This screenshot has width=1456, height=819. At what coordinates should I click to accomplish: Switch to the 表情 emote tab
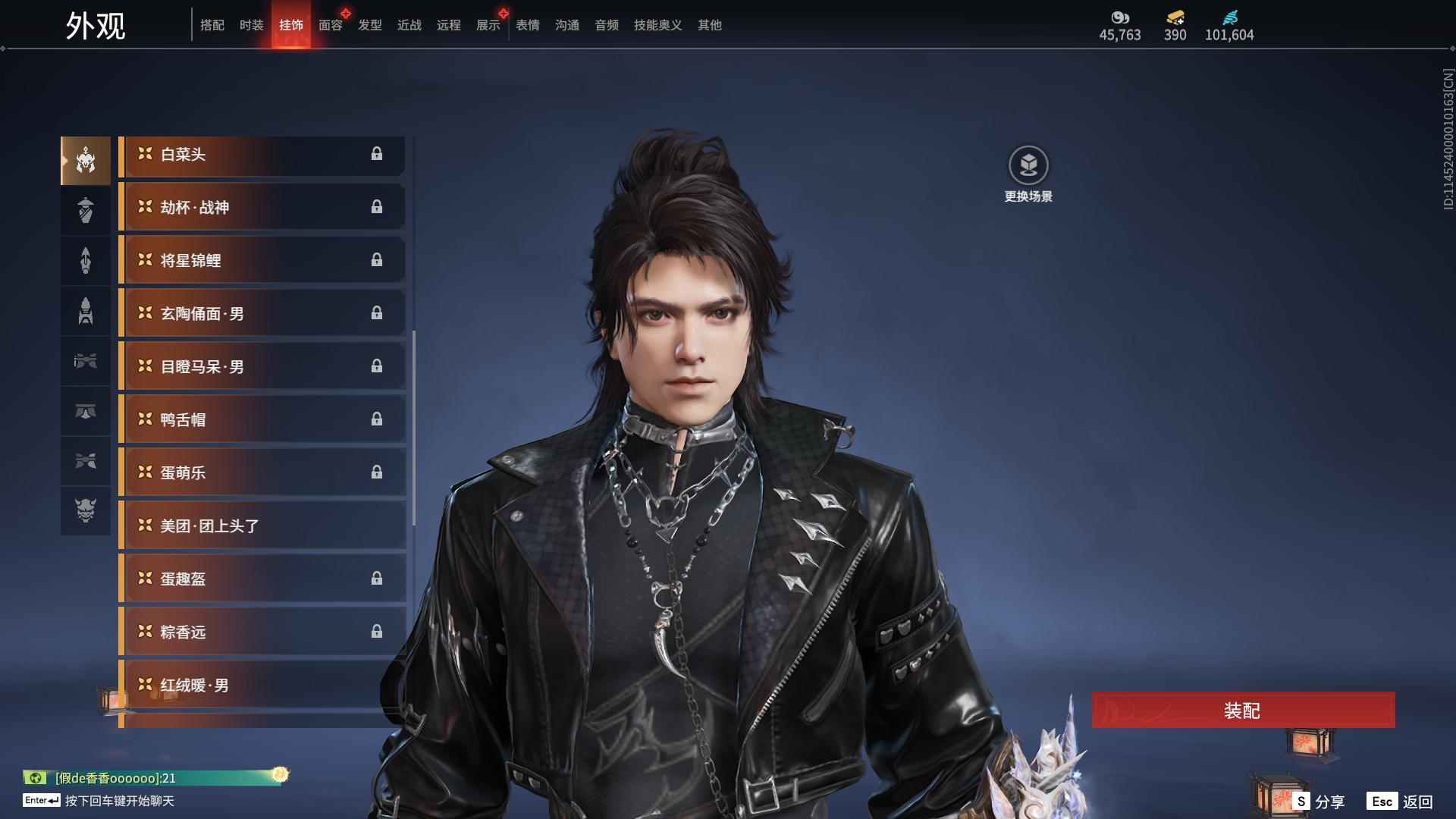[528, 25]
